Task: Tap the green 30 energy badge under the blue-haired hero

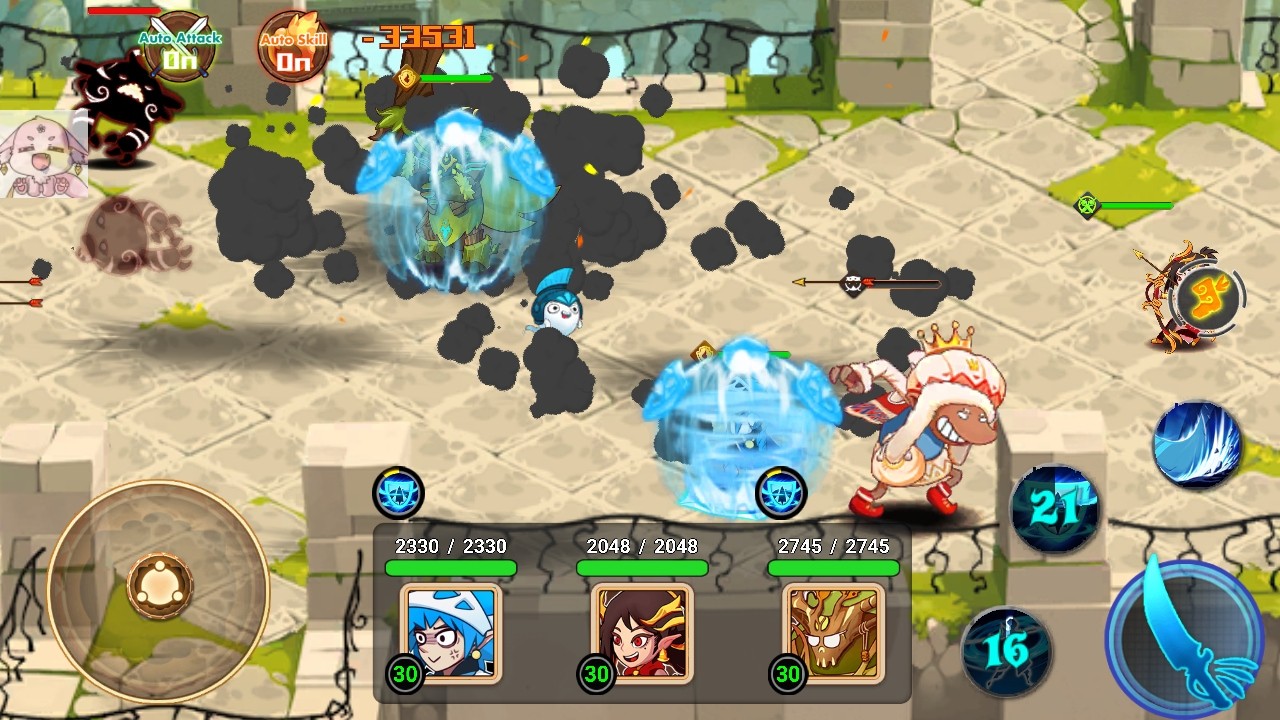Action: (x=404, y=675)
